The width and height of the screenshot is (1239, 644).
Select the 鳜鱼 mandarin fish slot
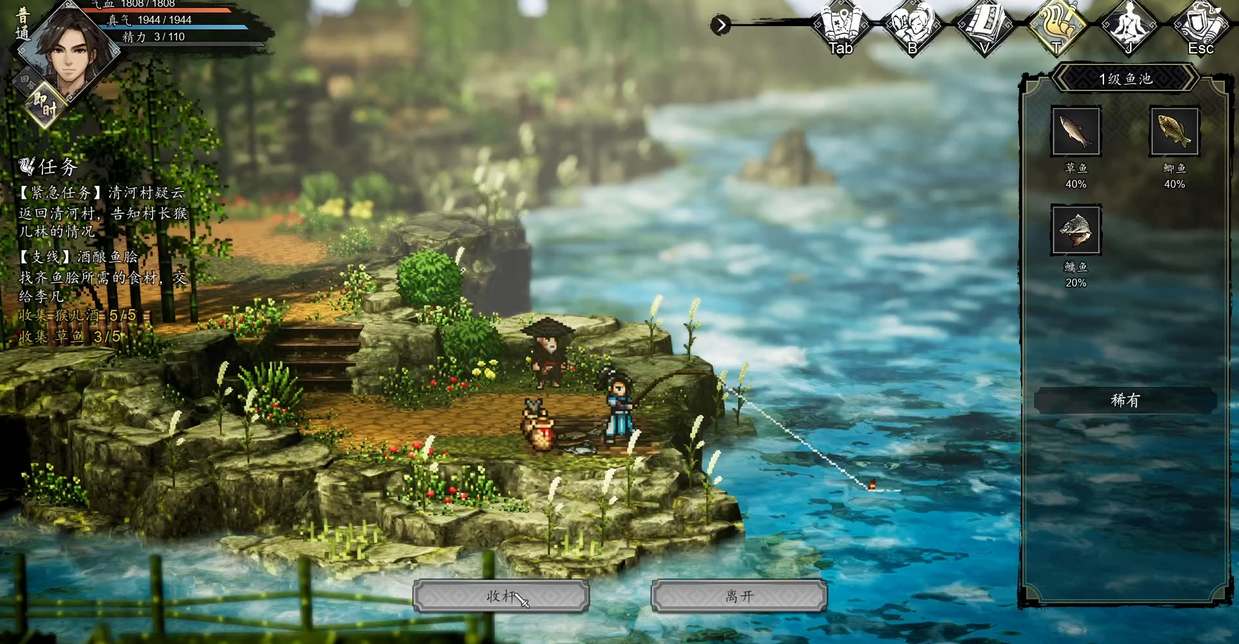pyautogui.click(x=1076, y=230)
